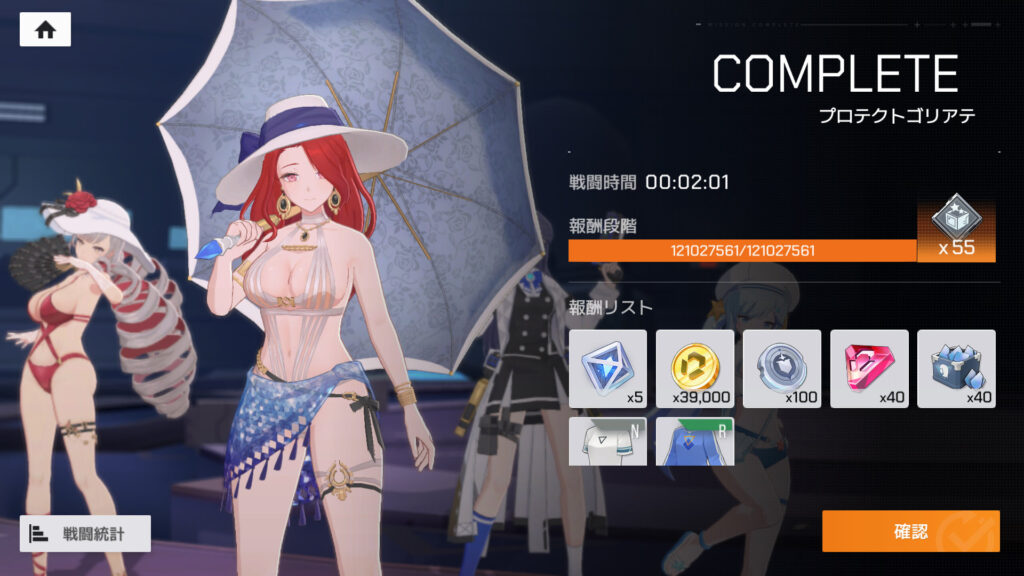Go to the home screen
This screenshot has width=1024, height=576.
45,30
